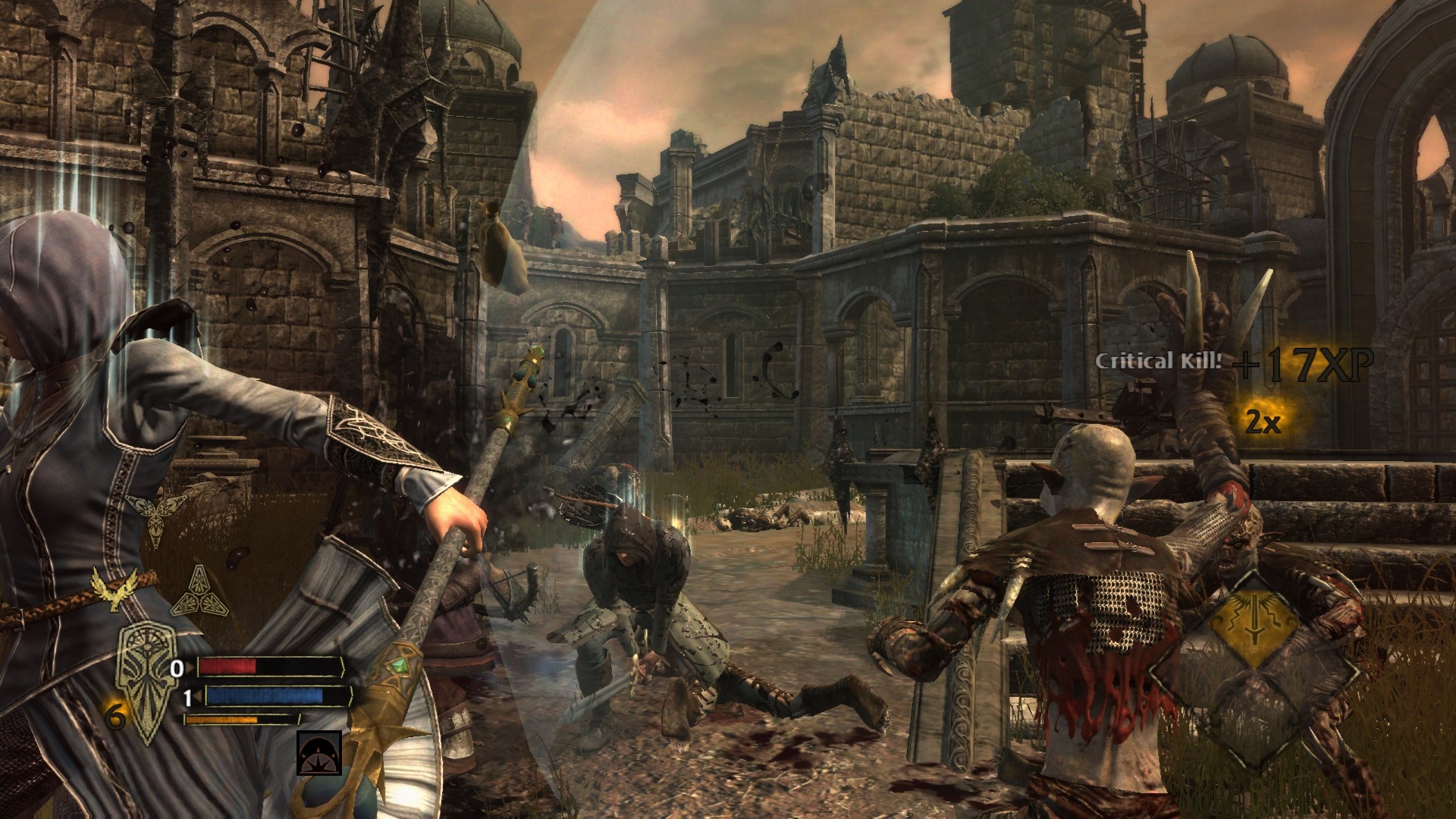Click the glowing 2x combo multiplier badge
The width and height of the screenshot is (1456, 819).
point(1263,420)
